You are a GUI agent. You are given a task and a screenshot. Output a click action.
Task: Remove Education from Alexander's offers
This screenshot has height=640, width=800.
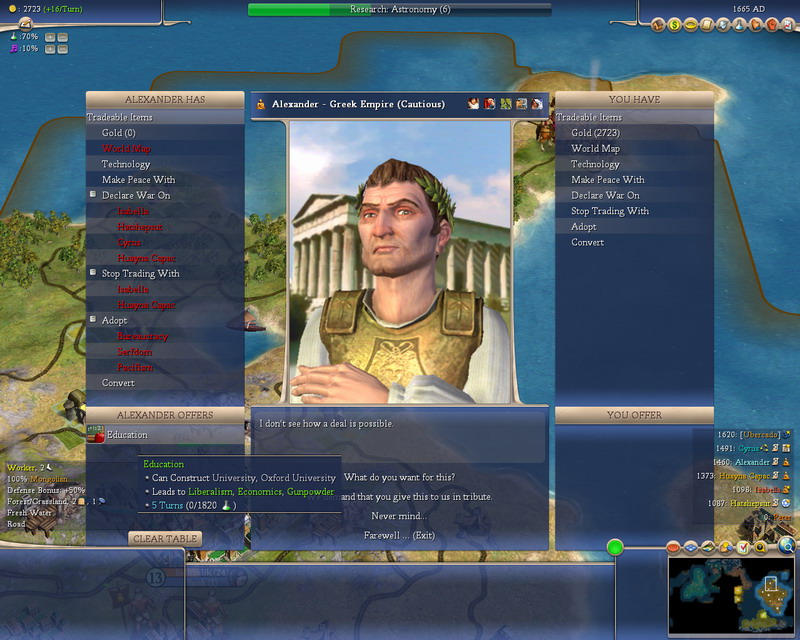point(127,435)
